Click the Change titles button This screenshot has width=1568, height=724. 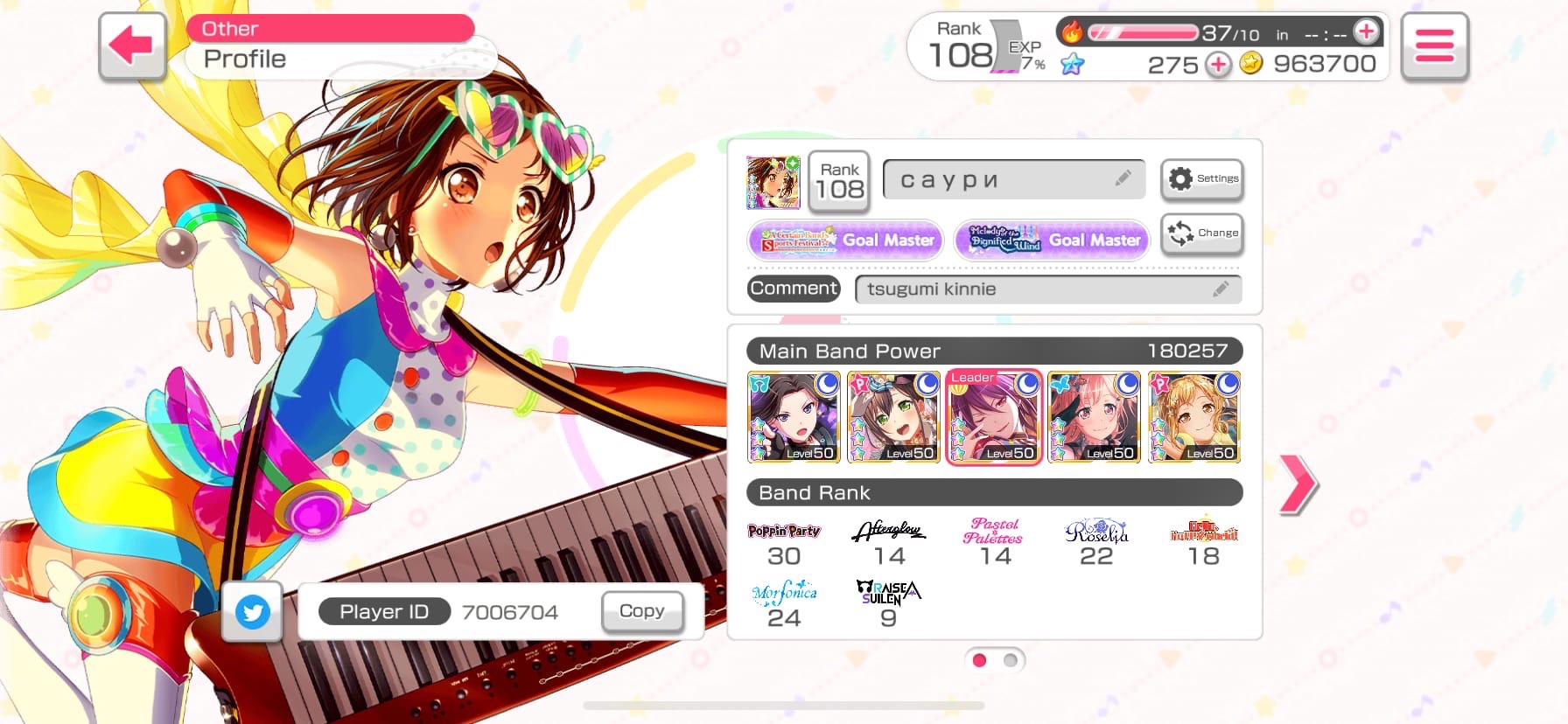click(x=1202, y=233)
